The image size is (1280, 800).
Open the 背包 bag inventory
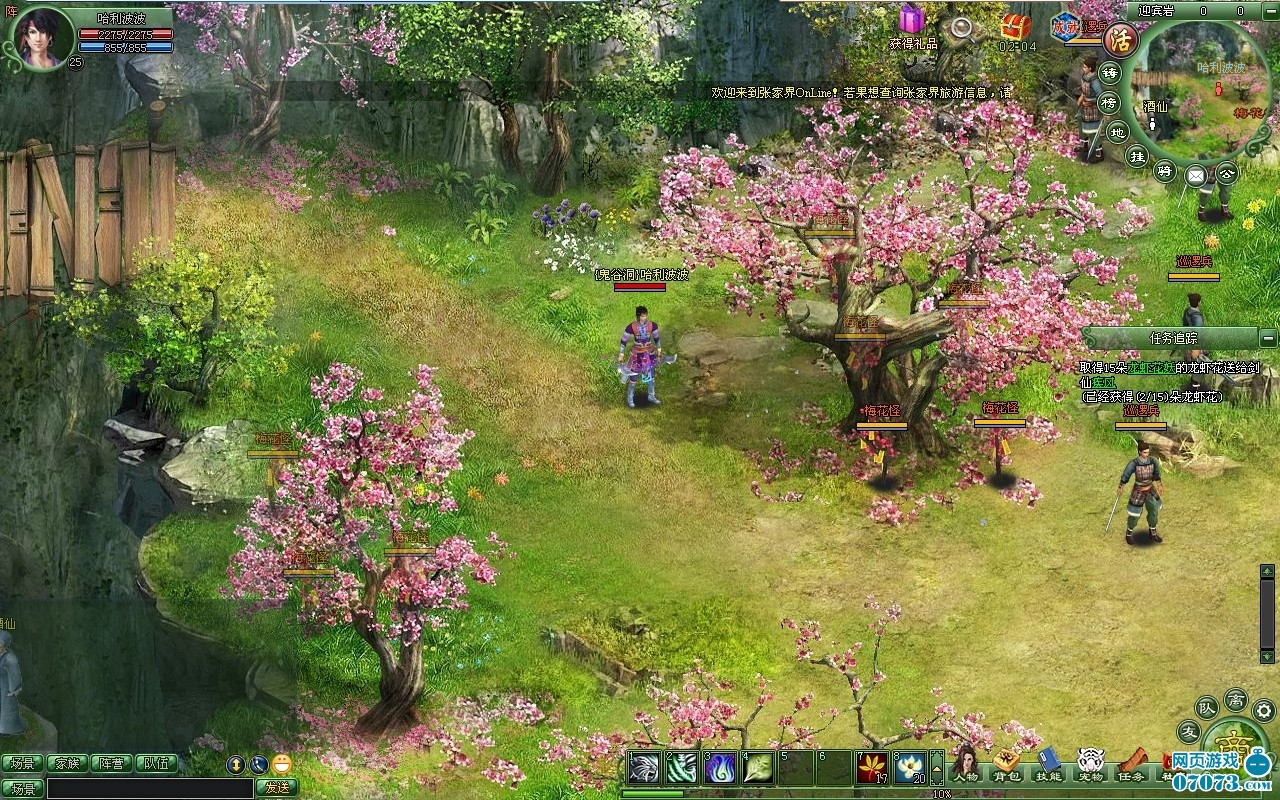pyautogui.click(x=1006, y=764)
